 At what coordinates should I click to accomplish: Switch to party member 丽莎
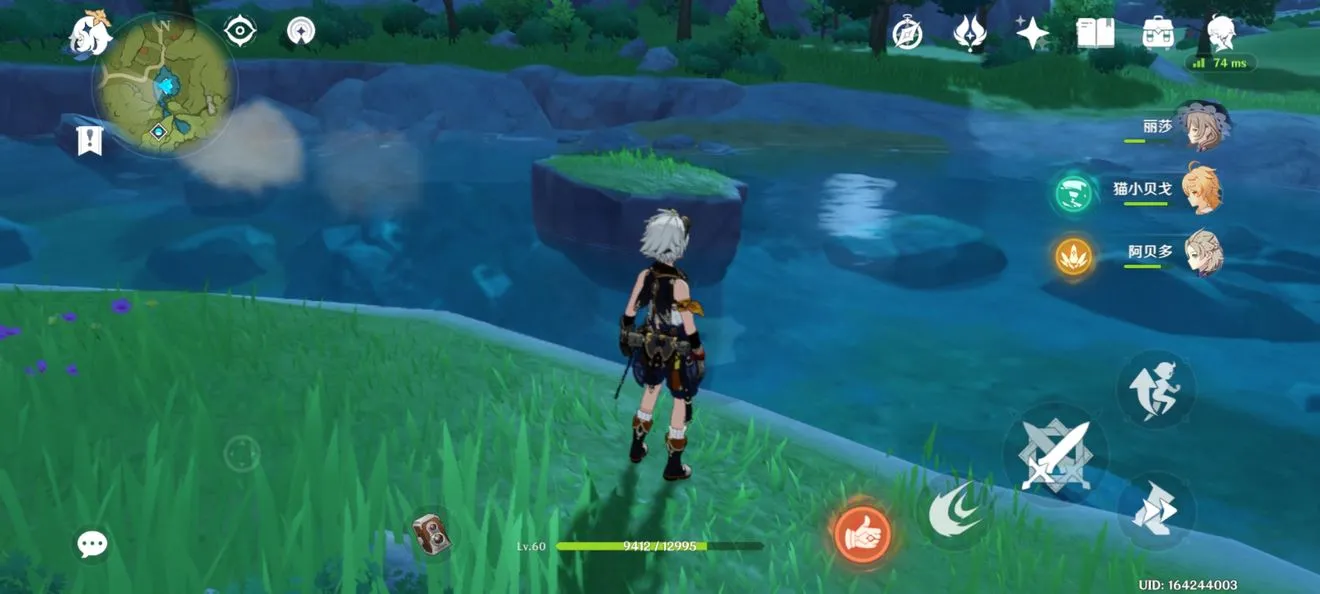tap(1200, 128)
